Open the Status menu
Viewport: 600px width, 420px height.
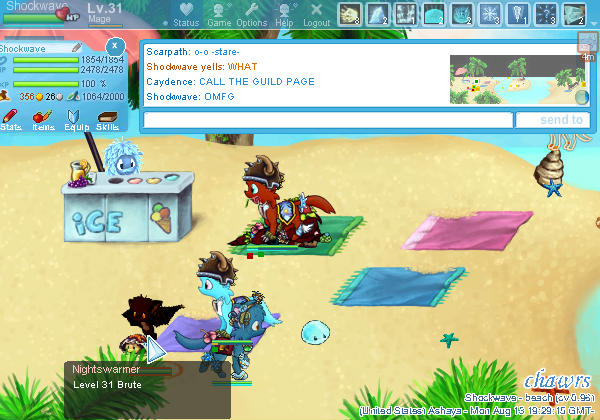tap(186, 14)
